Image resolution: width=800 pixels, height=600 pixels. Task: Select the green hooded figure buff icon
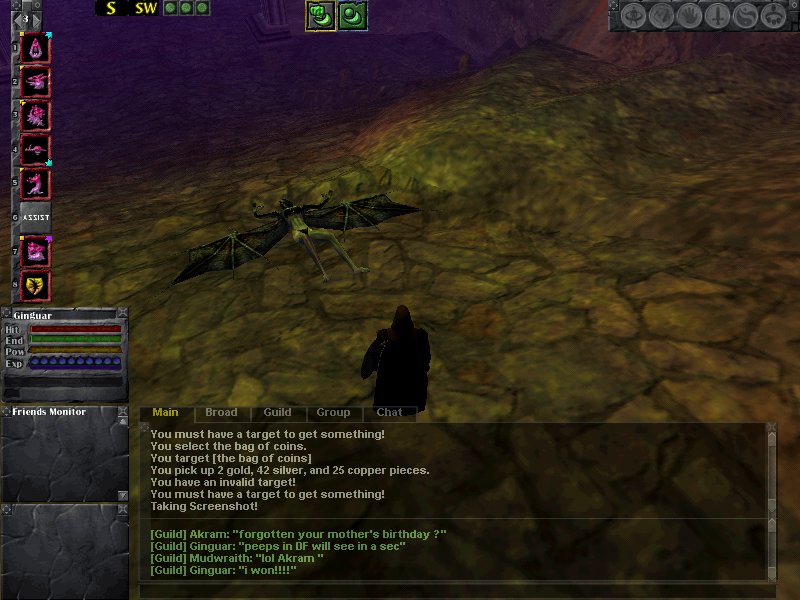point(353,15)
